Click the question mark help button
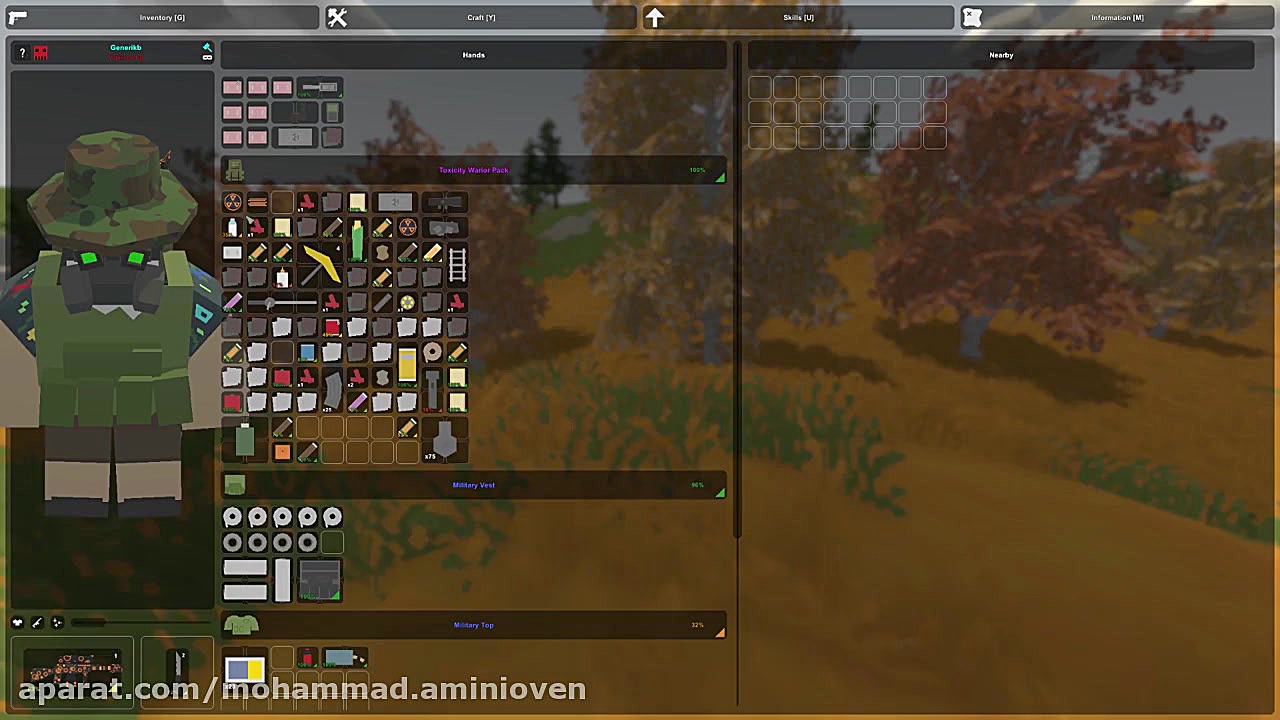This screenshot has width=1280, height=720. [x=22, y=53]
